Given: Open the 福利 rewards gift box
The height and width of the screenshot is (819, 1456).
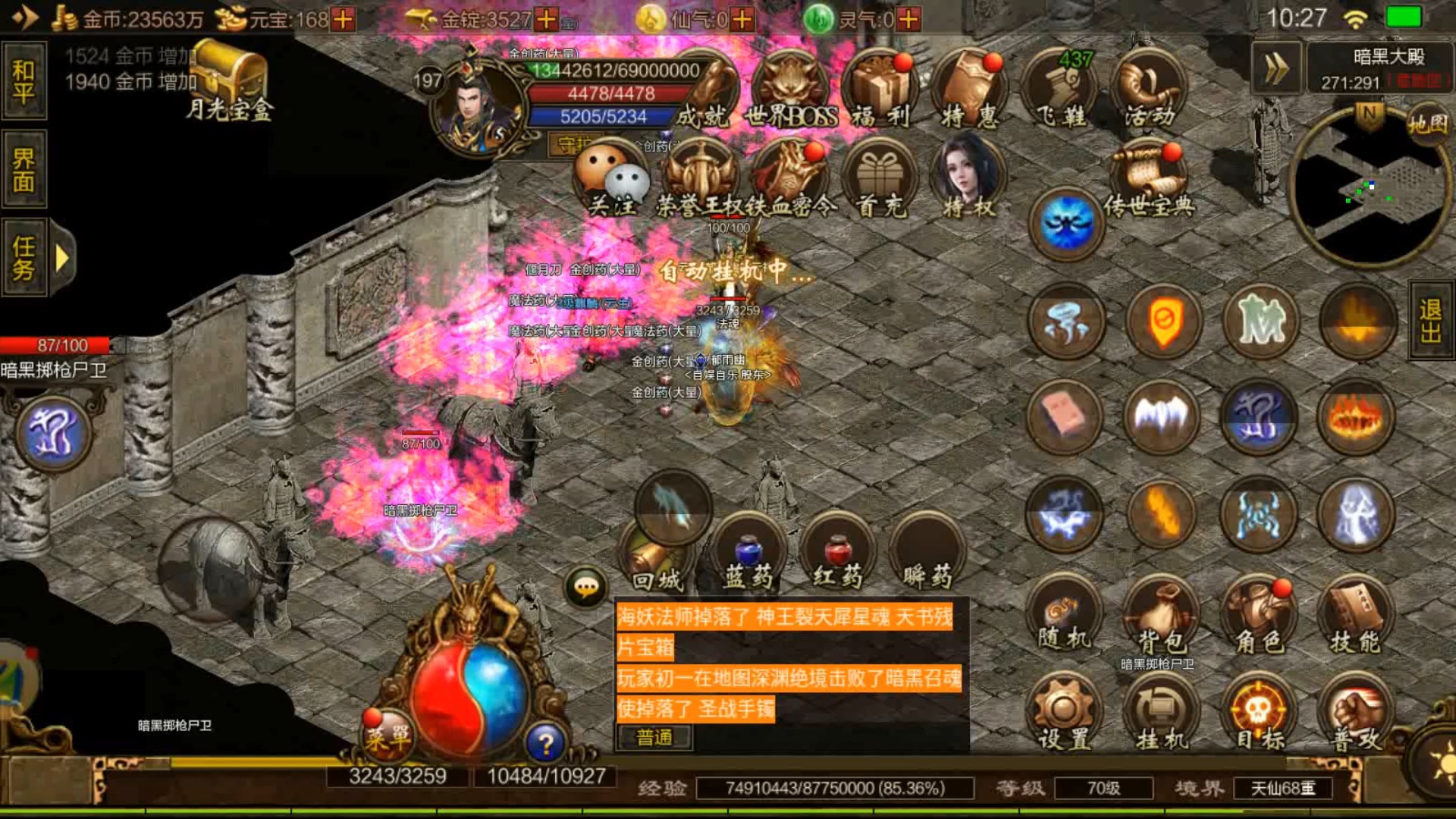Looking at the screenshot, I should [880, 91].
